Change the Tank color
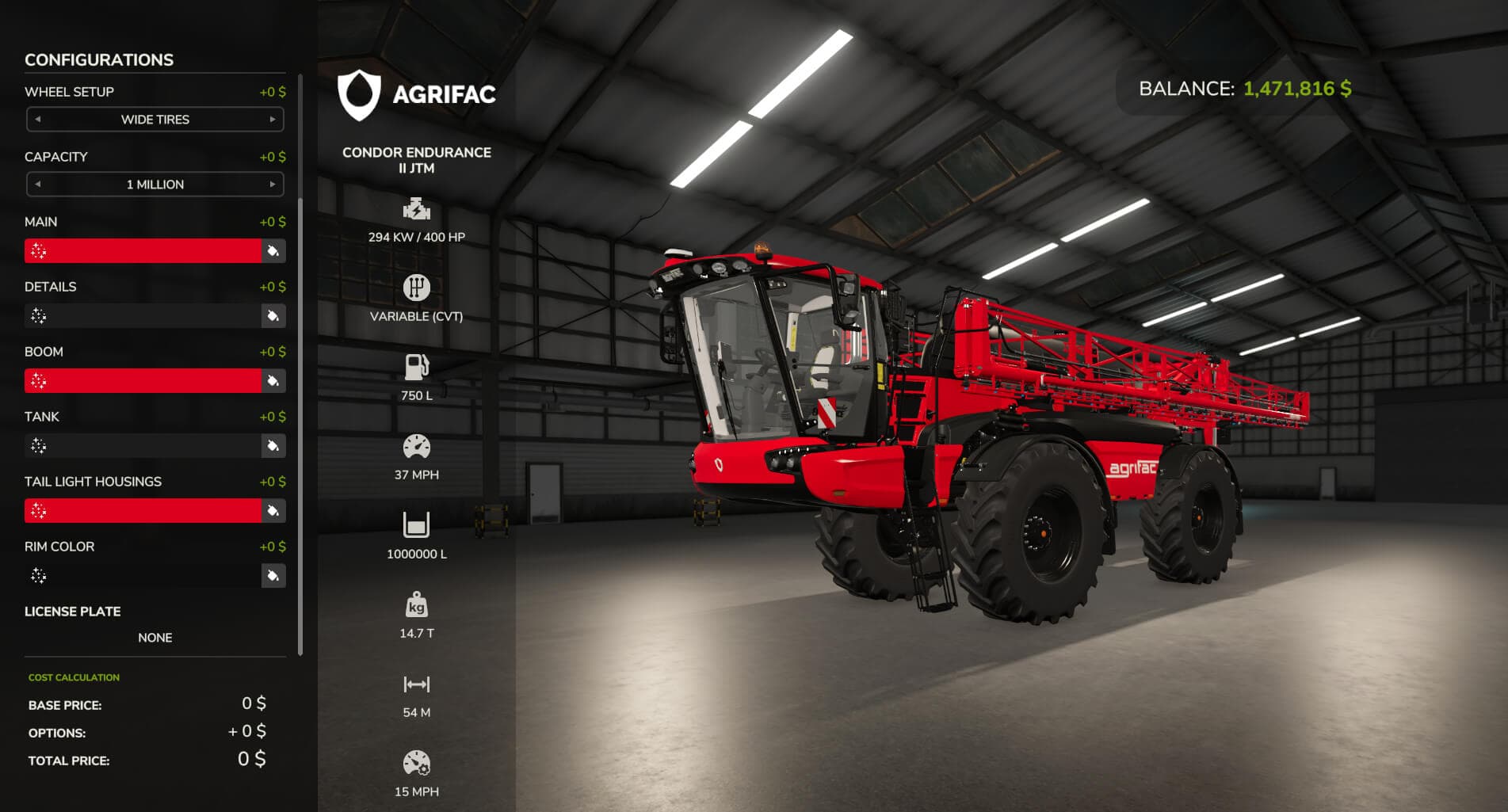The height and width of the screenshot is (812, 1508). pos(273,446)
